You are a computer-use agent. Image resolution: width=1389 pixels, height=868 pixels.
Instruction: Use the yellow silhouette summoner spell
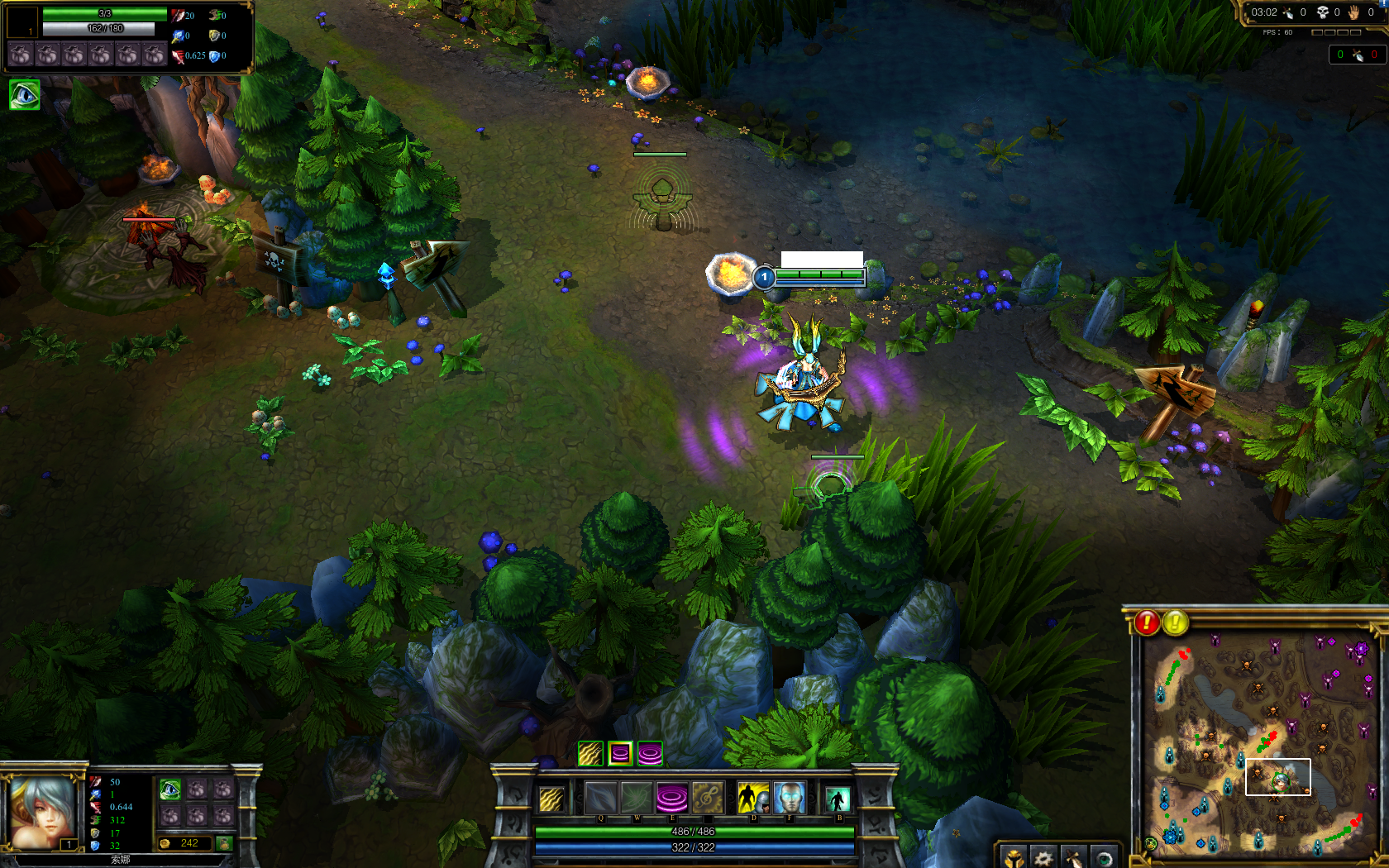point(753,799)
